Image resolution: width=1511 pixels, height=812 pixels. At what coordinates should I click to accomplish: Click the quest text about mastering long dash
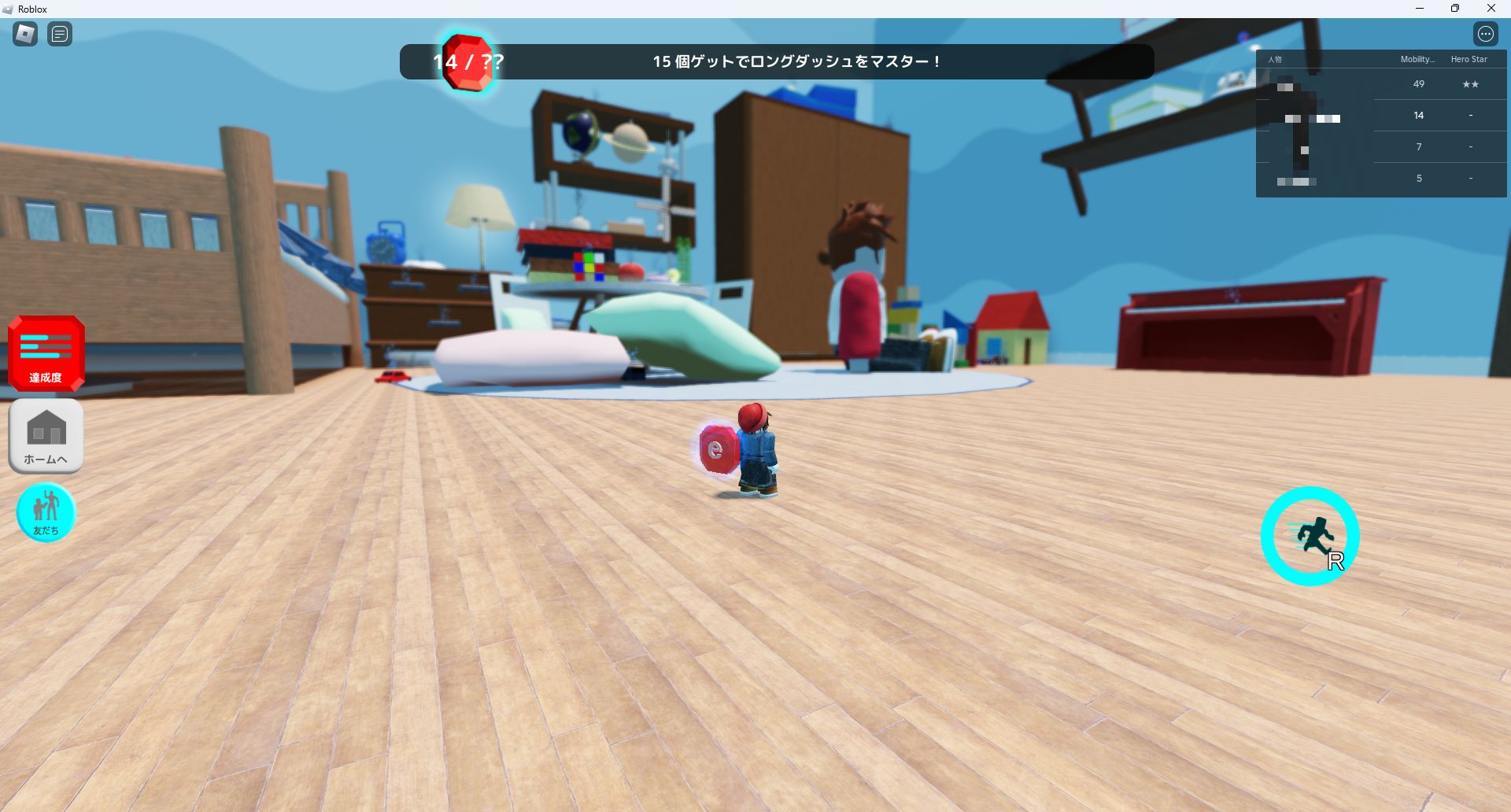pos(796,61)
